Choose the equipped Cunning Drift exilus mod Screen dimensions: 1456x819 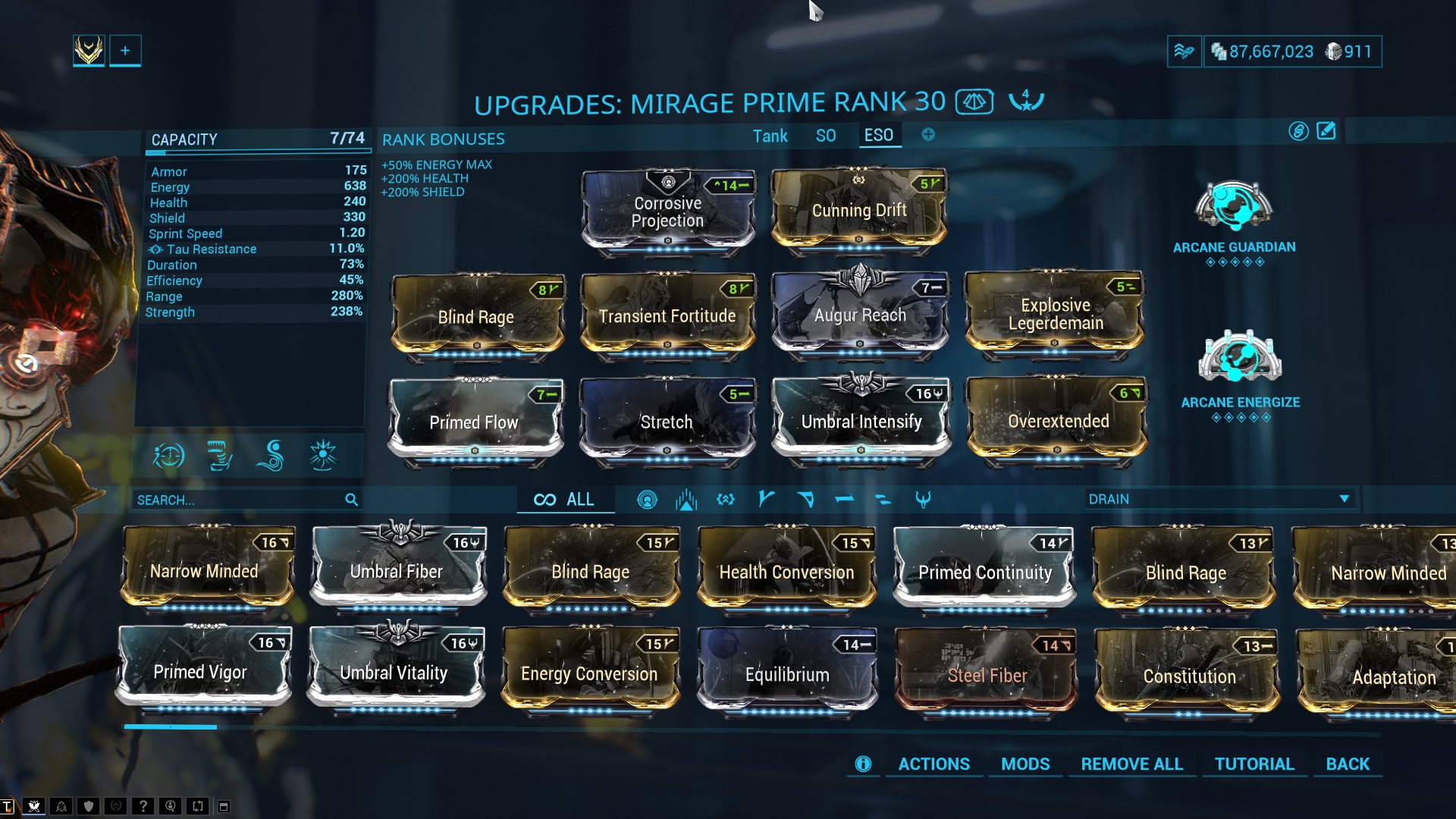pyautogui.click(x=859, y=210)
